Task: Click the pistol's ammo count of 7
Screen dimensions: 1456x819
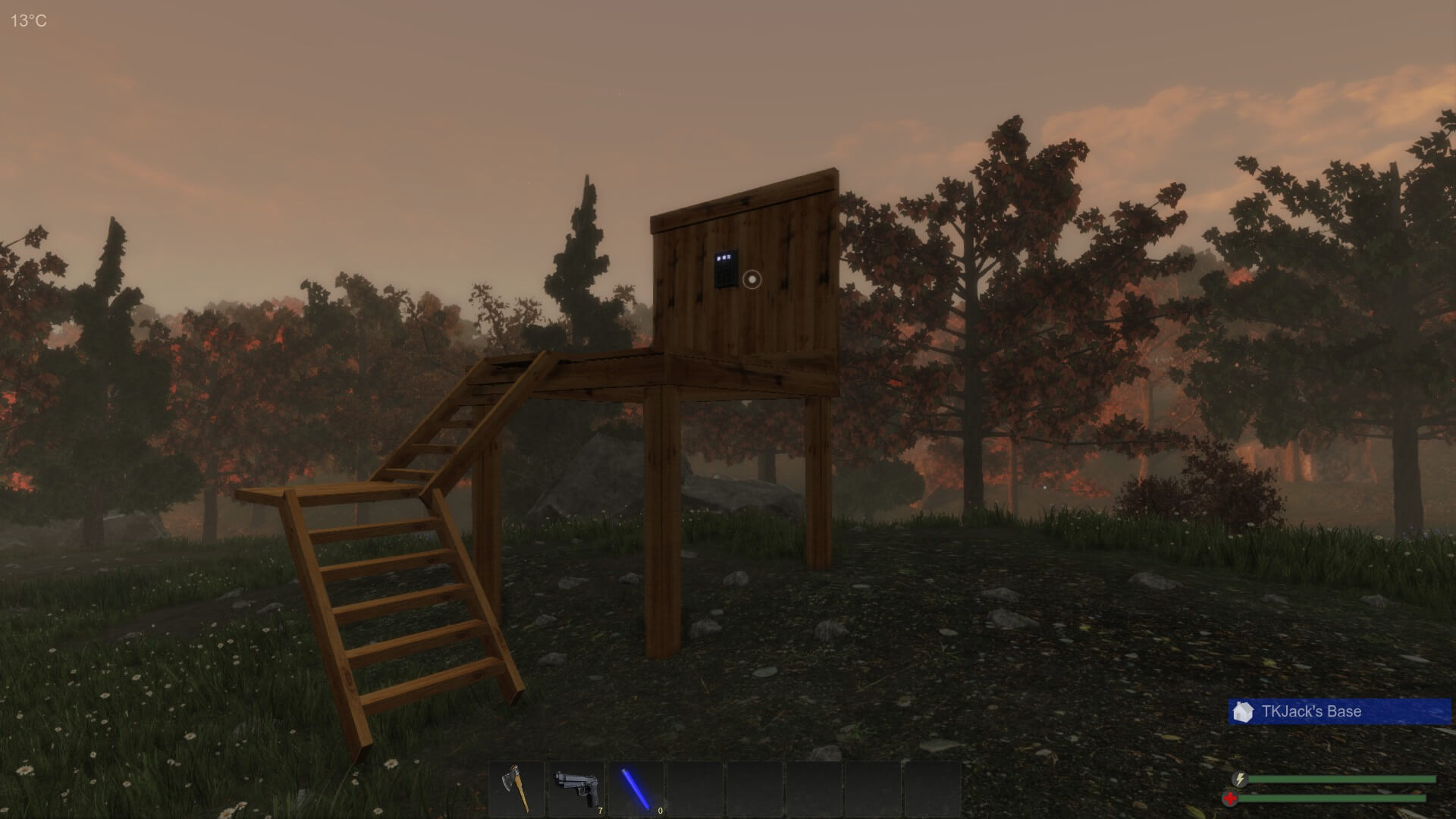Action: pos(599,811)
